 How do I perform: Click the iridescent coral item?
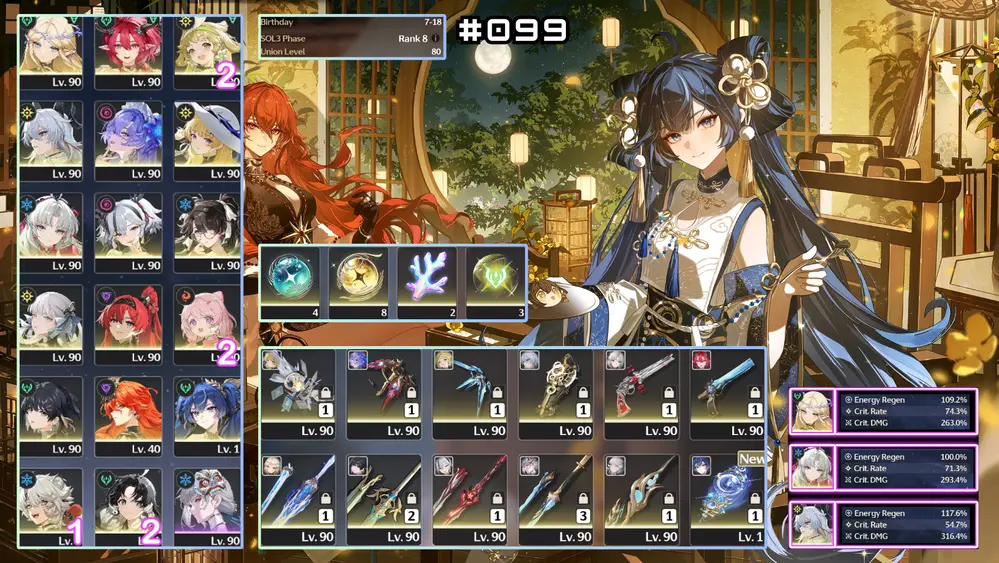pos(428,278)
